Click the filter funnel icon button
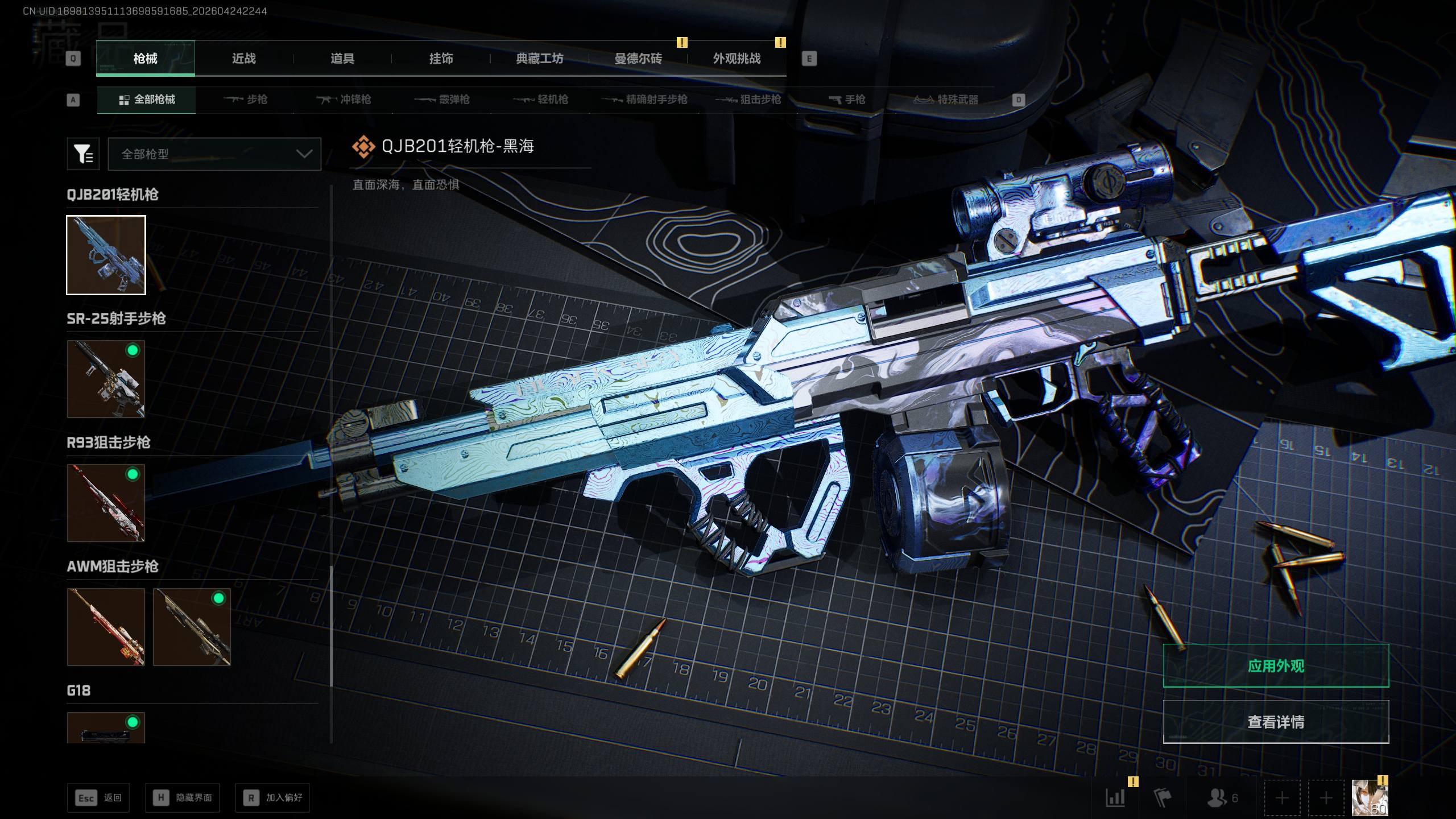Image resolution: width=1456 pixels, height=819 pixels. click(83, 154)
